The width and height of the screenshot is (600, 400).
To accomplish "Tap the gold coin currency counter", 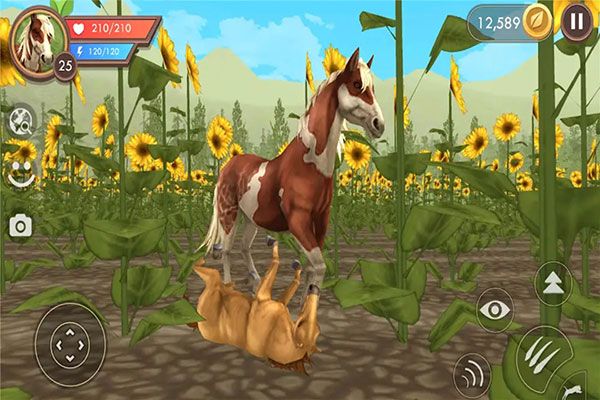I will pos(510,21).
